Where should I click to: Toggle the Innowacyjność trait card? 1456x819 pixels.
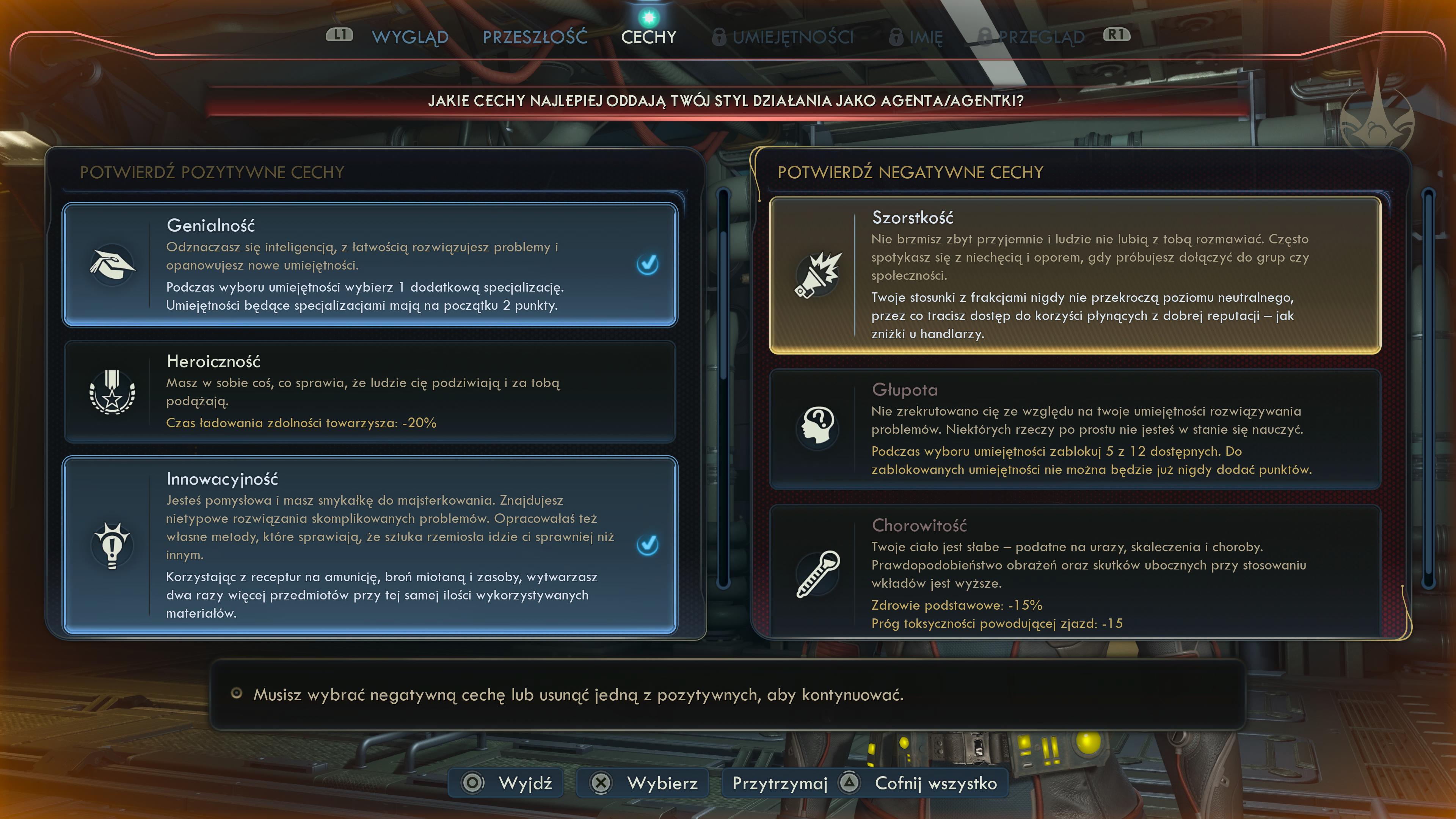(x=370, y=545)
